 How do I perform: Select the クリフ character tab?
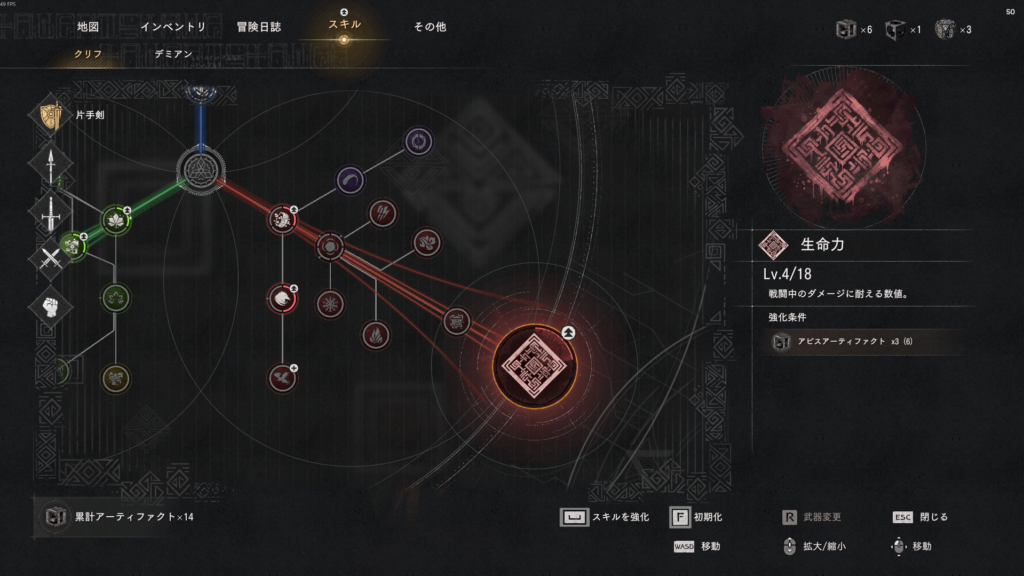pos(88,52)
